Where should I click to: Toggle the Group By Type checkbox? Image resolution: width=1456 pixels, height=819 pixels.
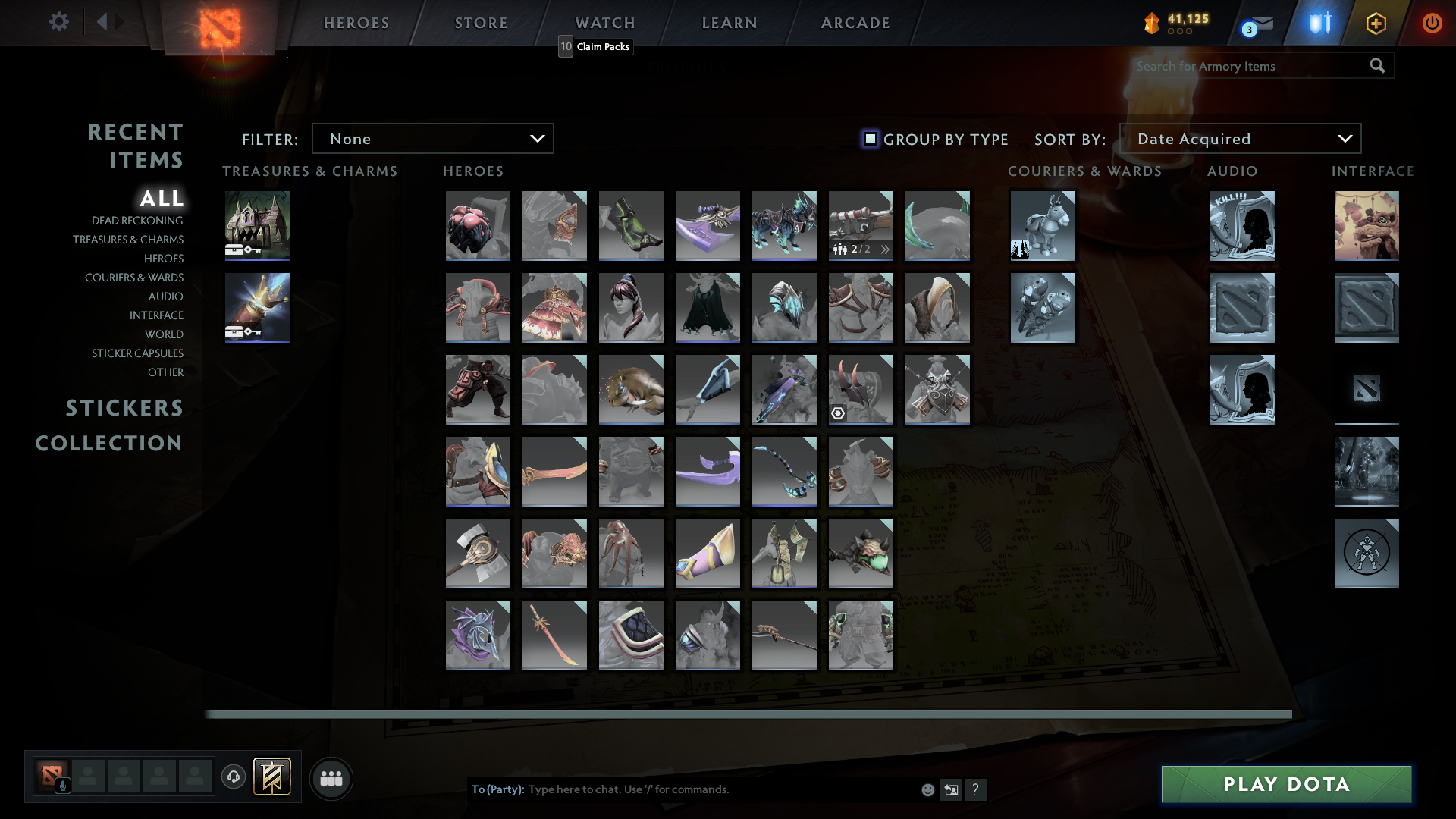[869, 139]
